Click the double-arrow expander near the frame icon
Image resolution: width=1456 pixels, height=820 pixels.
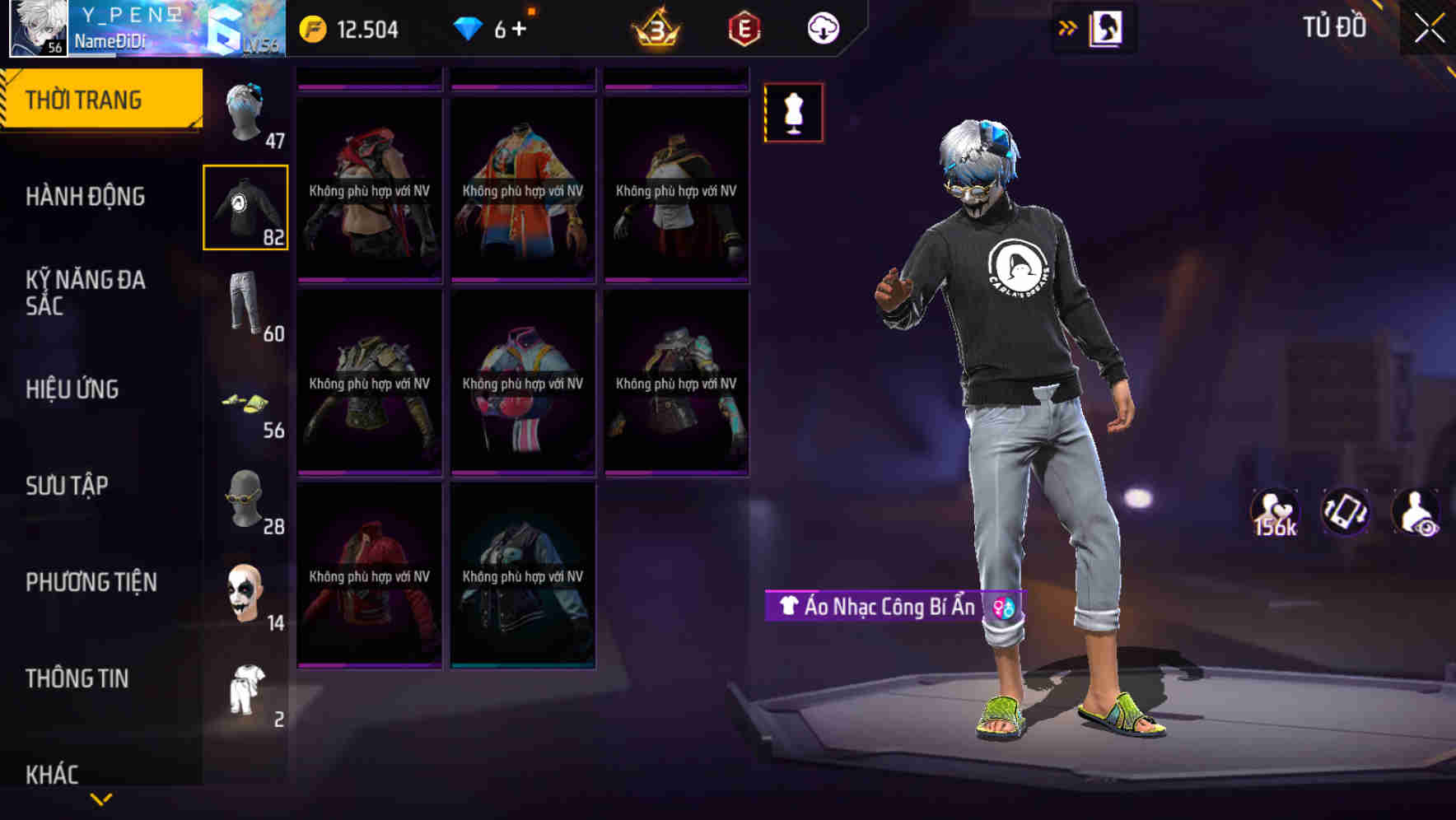click(x=1068, y=27)
